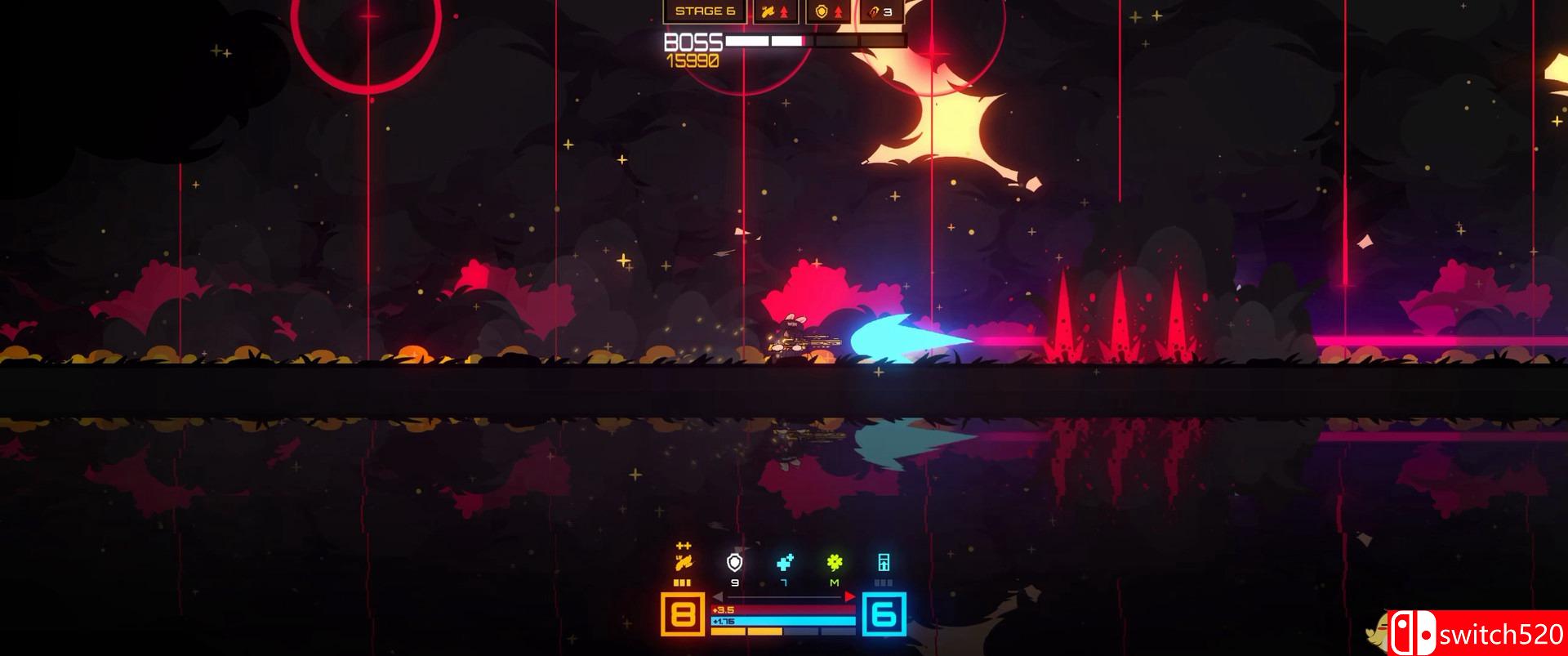Click the gray left arrow on the HUD bar
The height and width of the screenshot is (656, 1568).
point(718,596)
